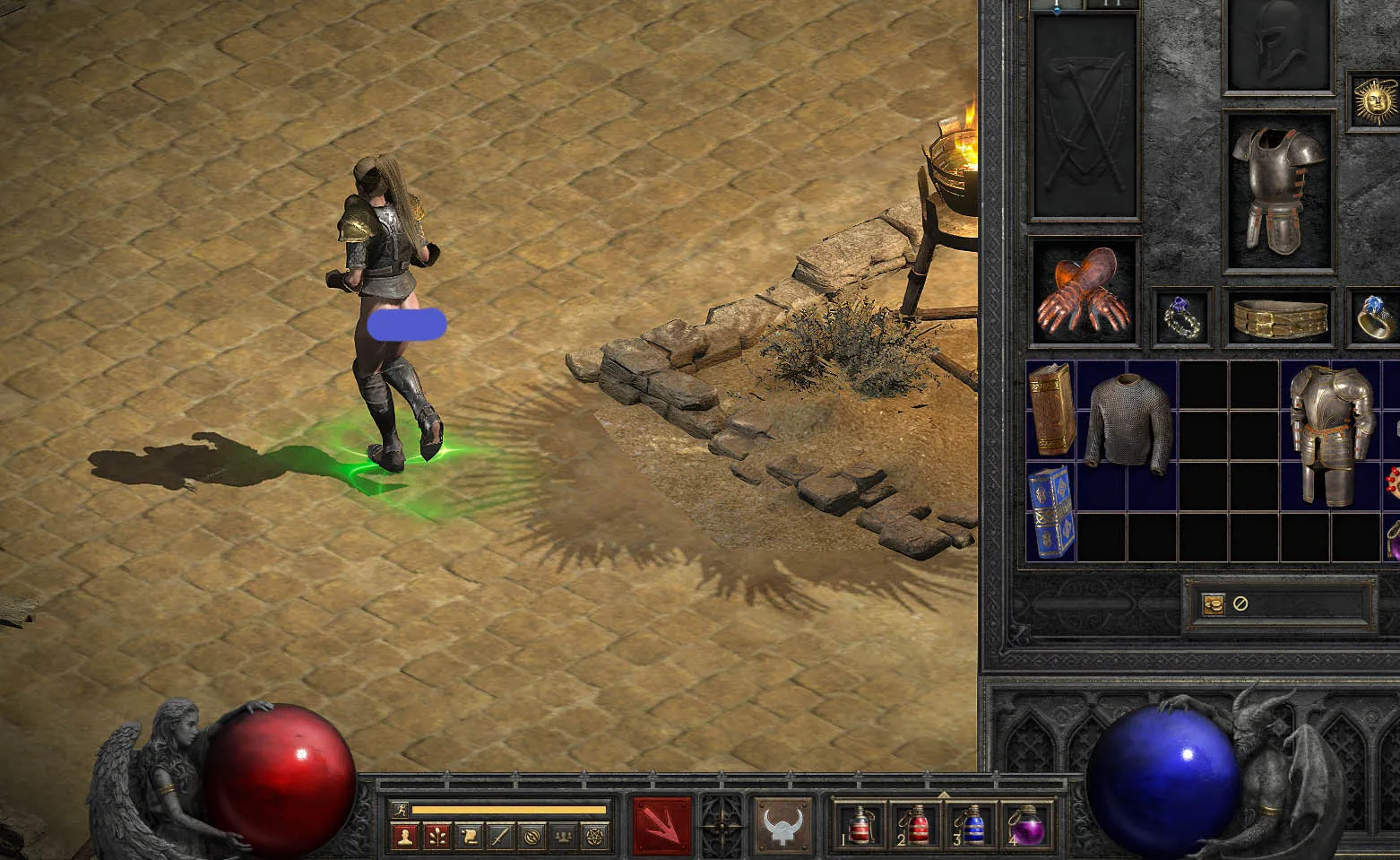Open the pentagram game menu button

(x=594, y=837)
